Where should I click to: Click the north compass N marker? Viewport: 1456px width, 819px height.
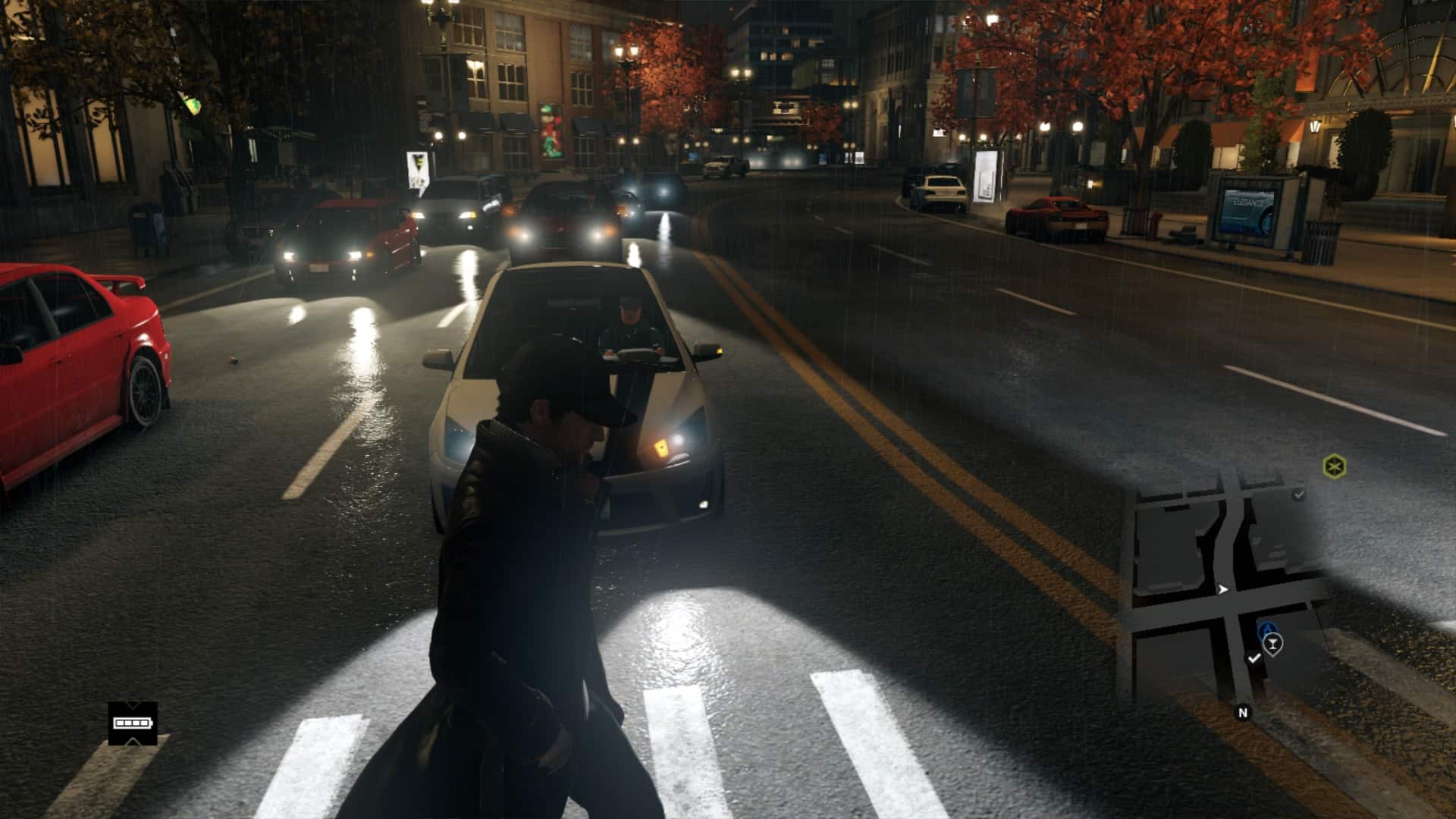coord(1242,713)
